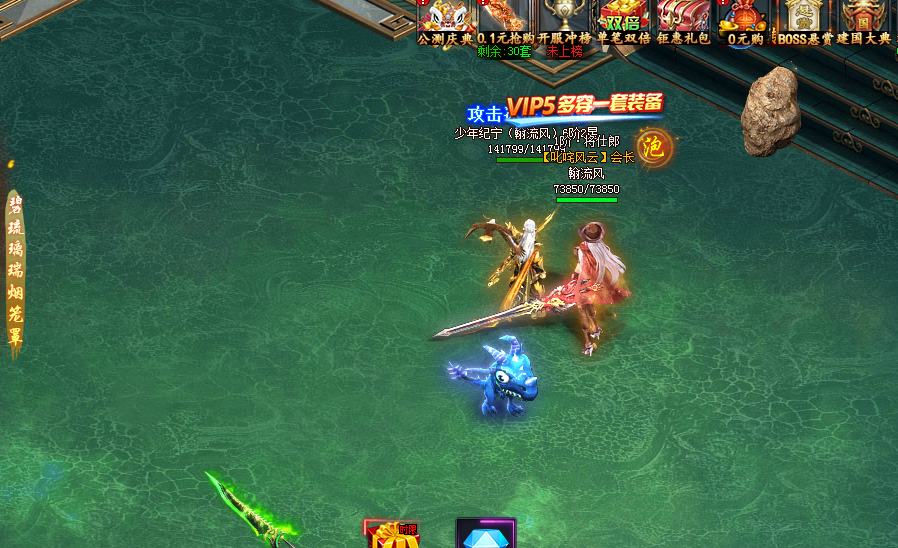Open the 0.1元抢购 flash sale icon
Screen dimensions: 898x548
coord(505,20)
